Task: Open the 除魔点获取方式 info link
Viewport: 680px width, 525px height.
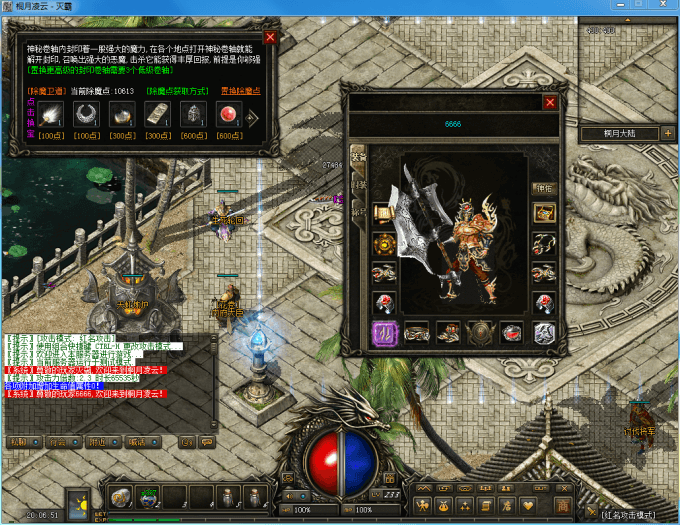Action: coord(178,91)
